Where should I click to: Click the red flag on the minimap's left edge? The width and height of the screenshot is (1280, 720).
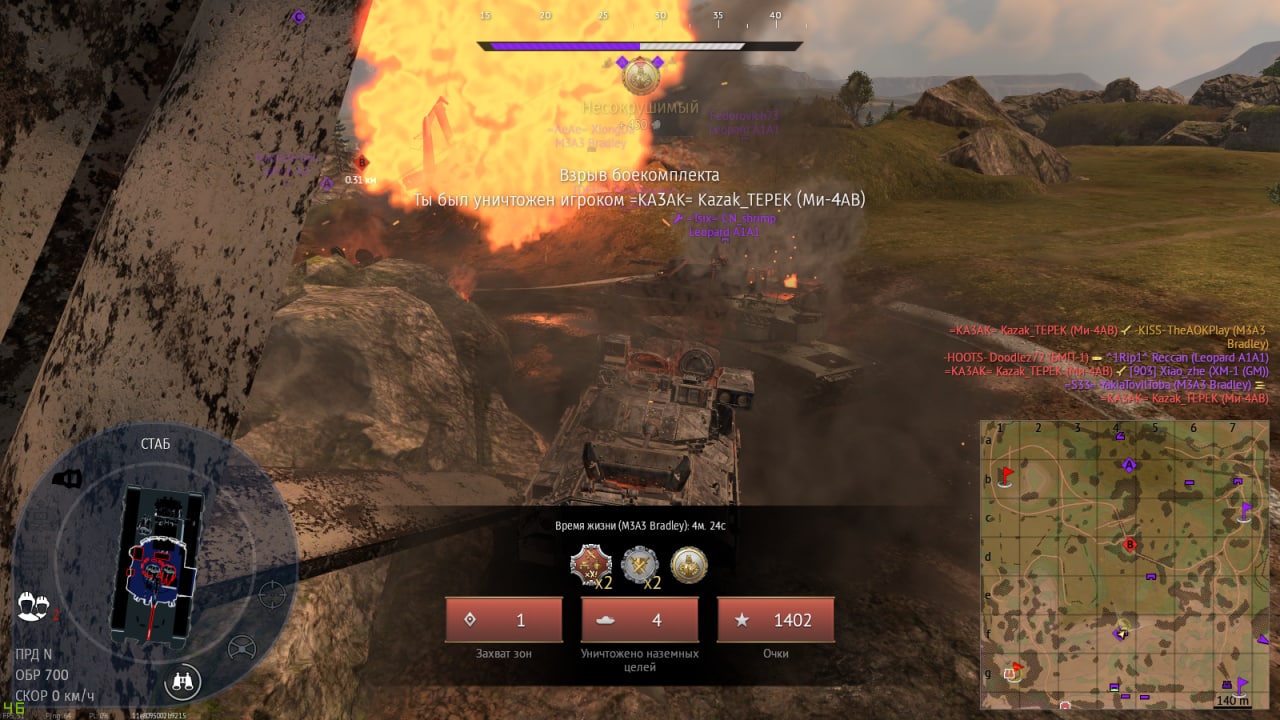[x=1006, y=474]
